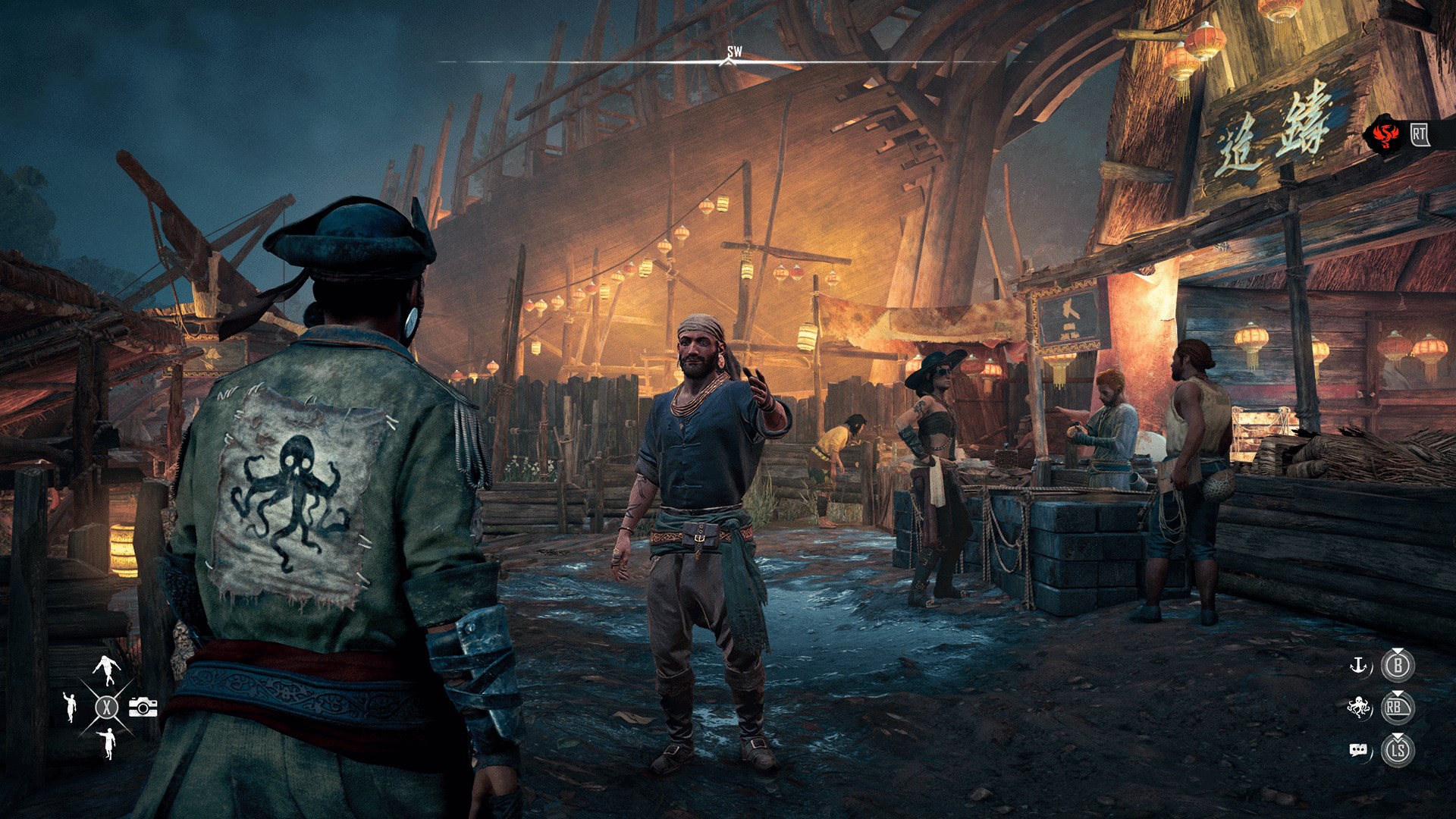The image size is (1456, 819).
Task: Click the dialogue icon next to the LS prompt
Action: click(1359, 749)
